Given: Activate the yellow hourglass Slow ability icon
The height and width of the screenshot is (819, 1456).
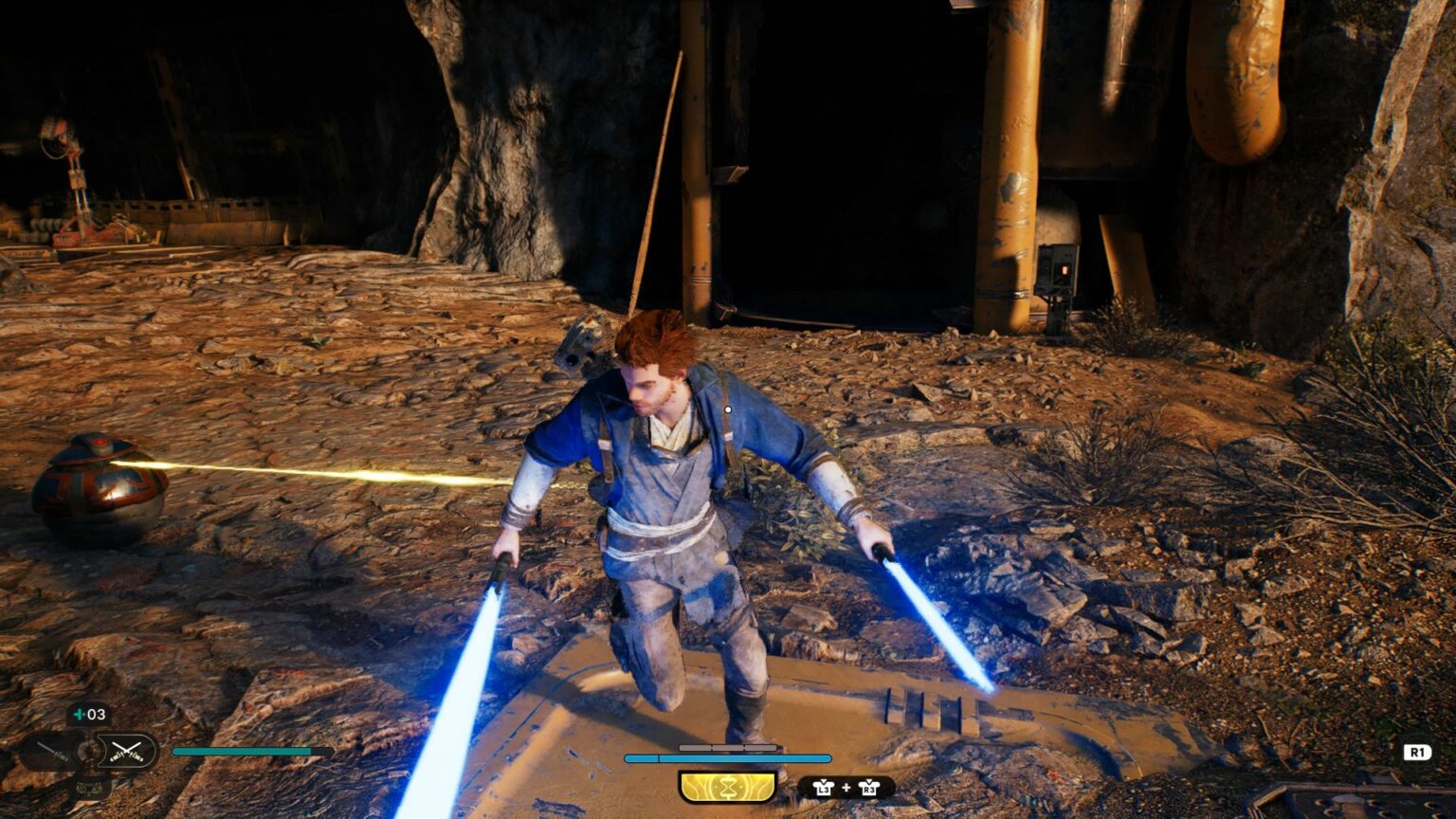Looking at the screenshot, I should point(727,787).
